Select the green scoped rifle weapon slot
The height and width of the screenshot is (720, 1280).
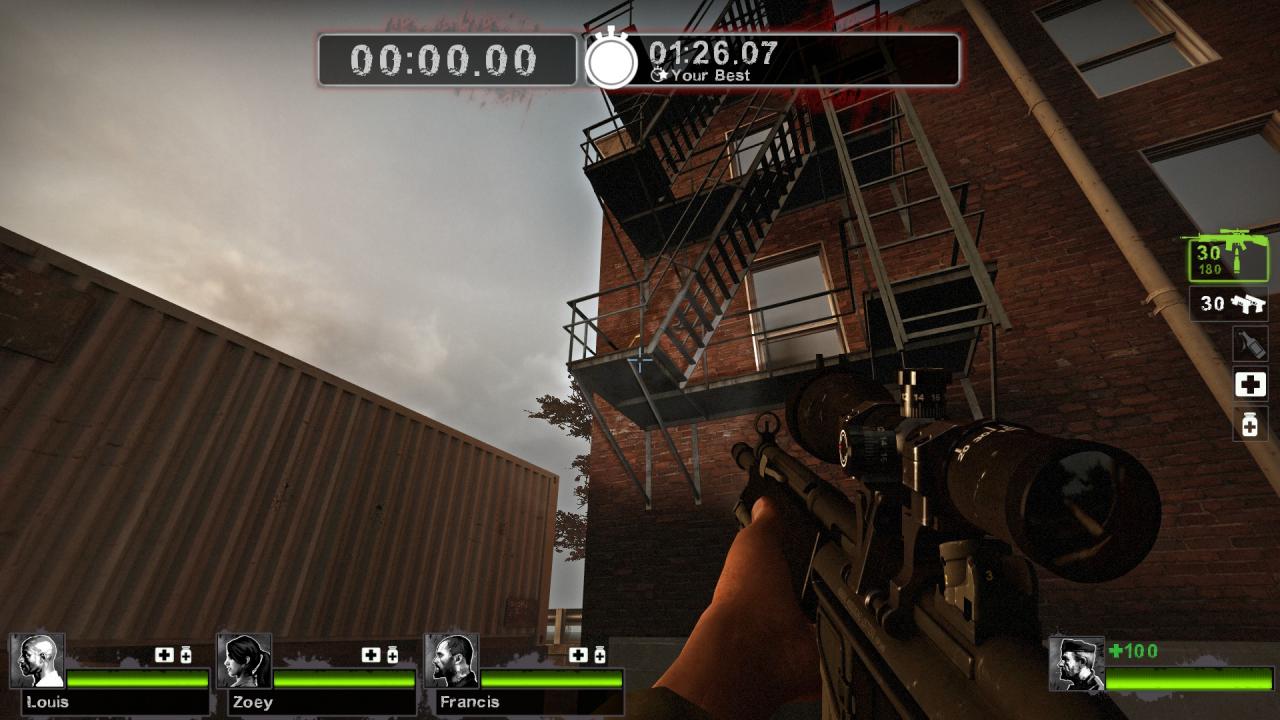tap(1227, 257)
